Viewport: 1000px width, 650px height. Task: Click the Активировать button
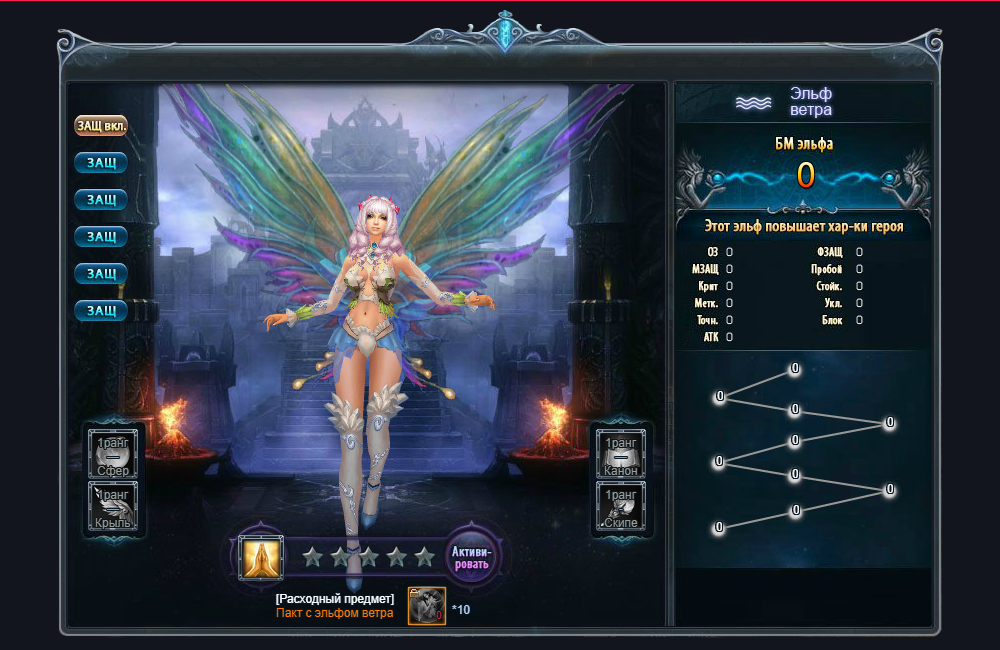(x=470, y=557)
